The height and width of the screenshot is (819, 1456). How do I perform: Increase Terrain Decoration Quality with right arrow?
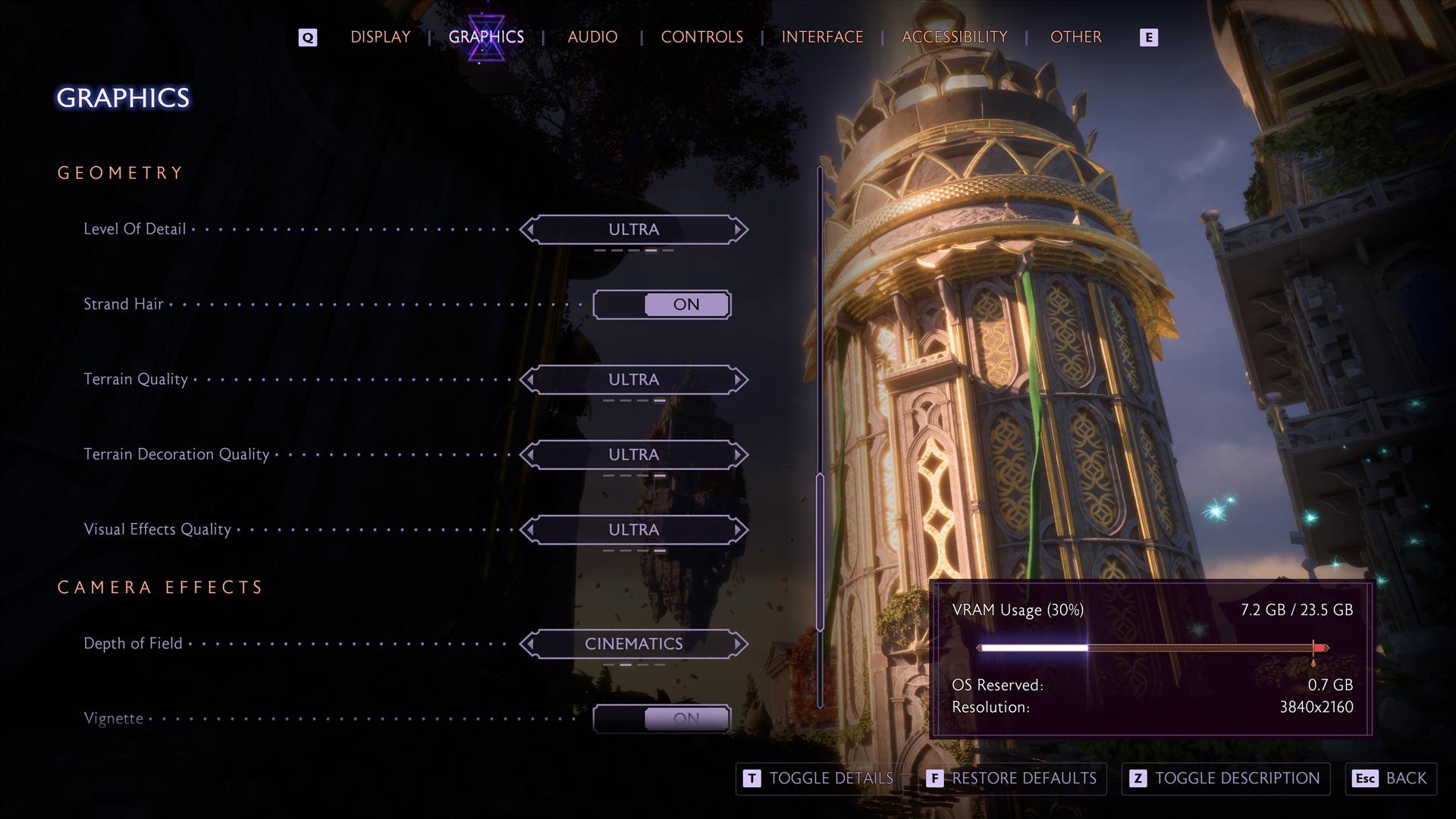[738, 454]
